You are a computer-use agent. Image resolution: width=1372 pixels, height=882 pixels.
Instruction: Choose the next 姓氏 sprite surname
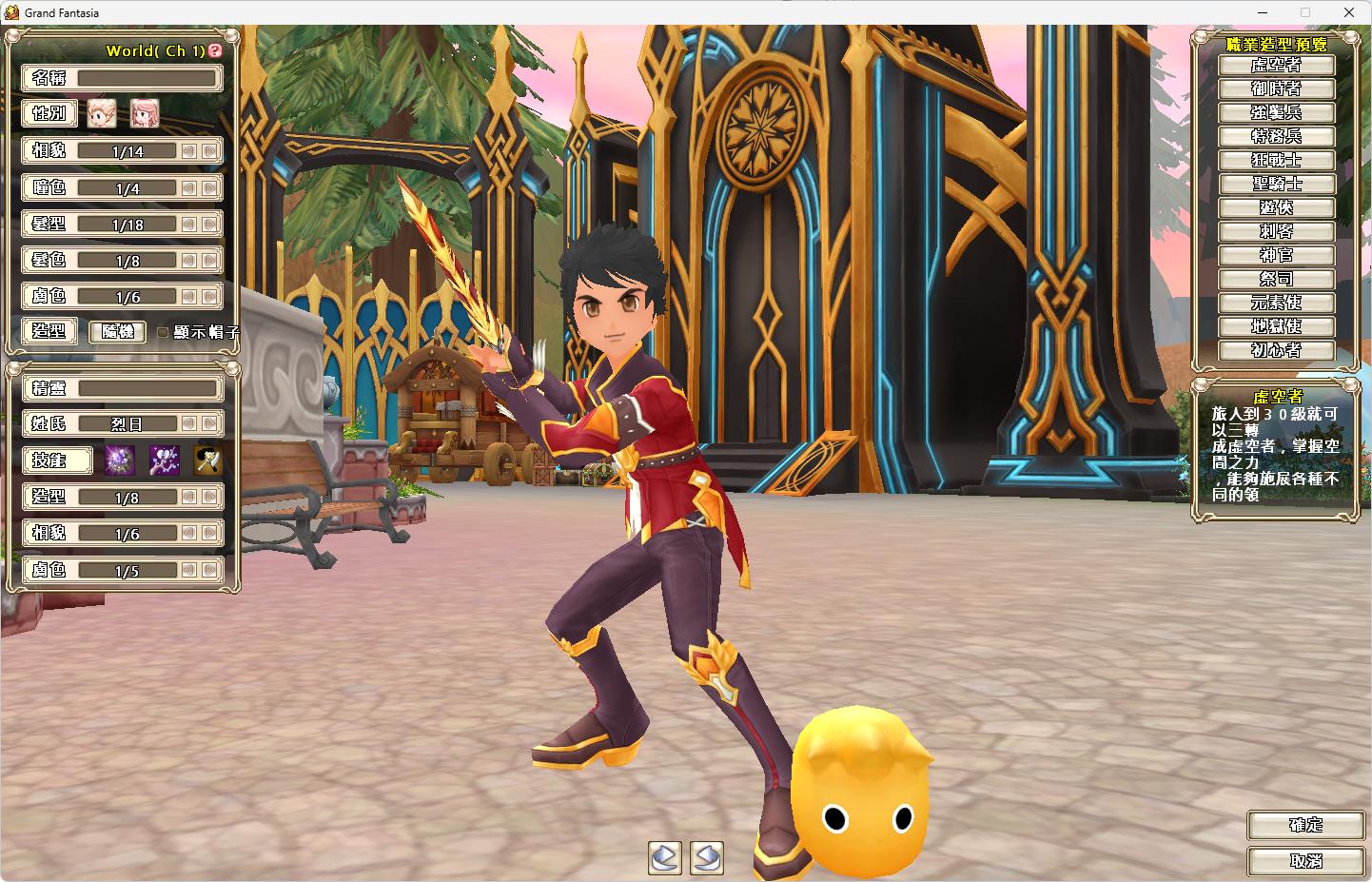(x=209, y=423)
